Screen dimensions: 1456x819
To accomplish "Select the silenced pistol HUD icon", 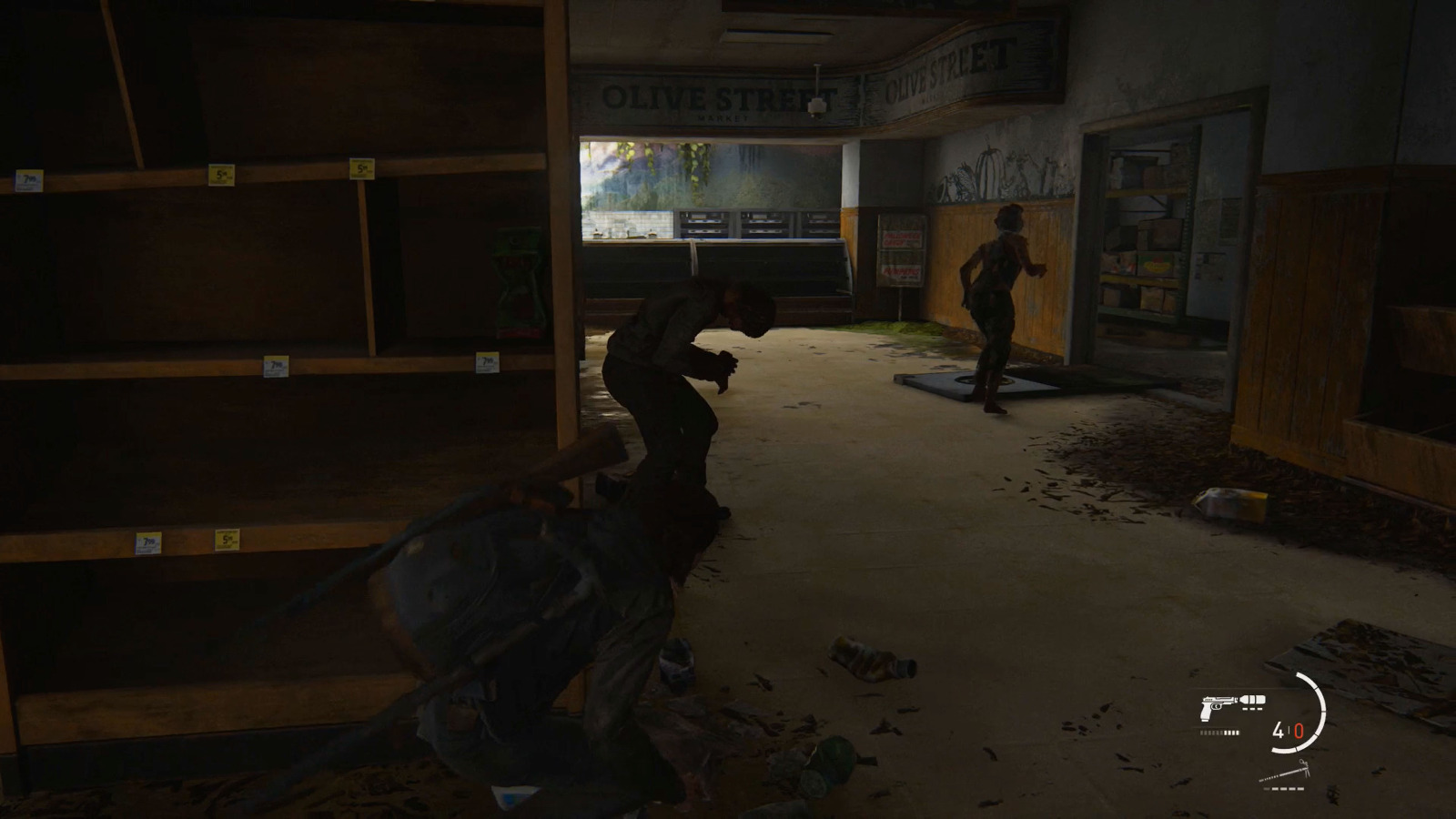I will pos(1218,705).
